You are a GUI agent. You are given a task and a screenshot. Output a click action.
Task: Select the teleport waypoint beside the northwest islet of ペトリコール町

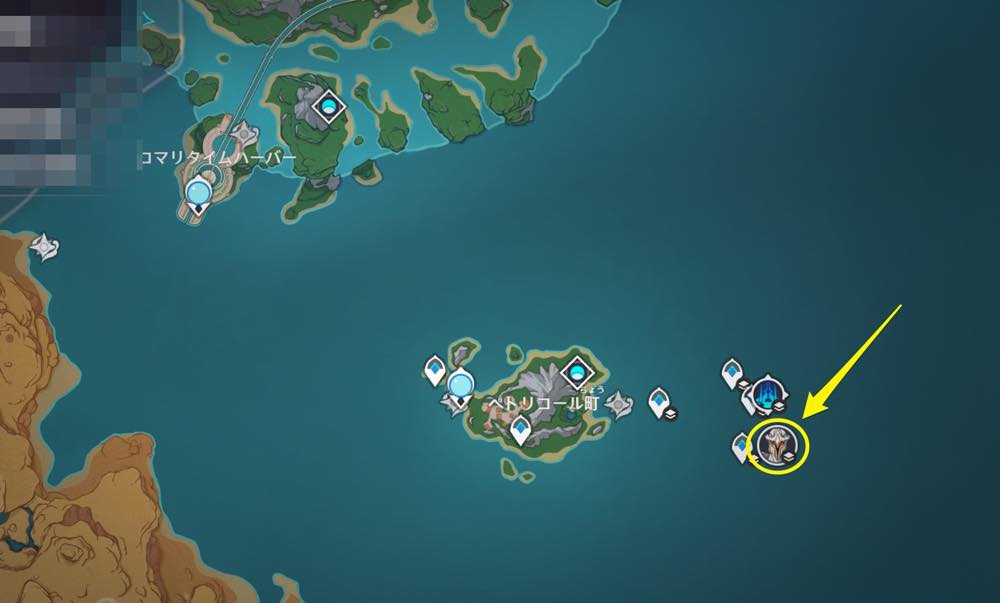point(435,370)
